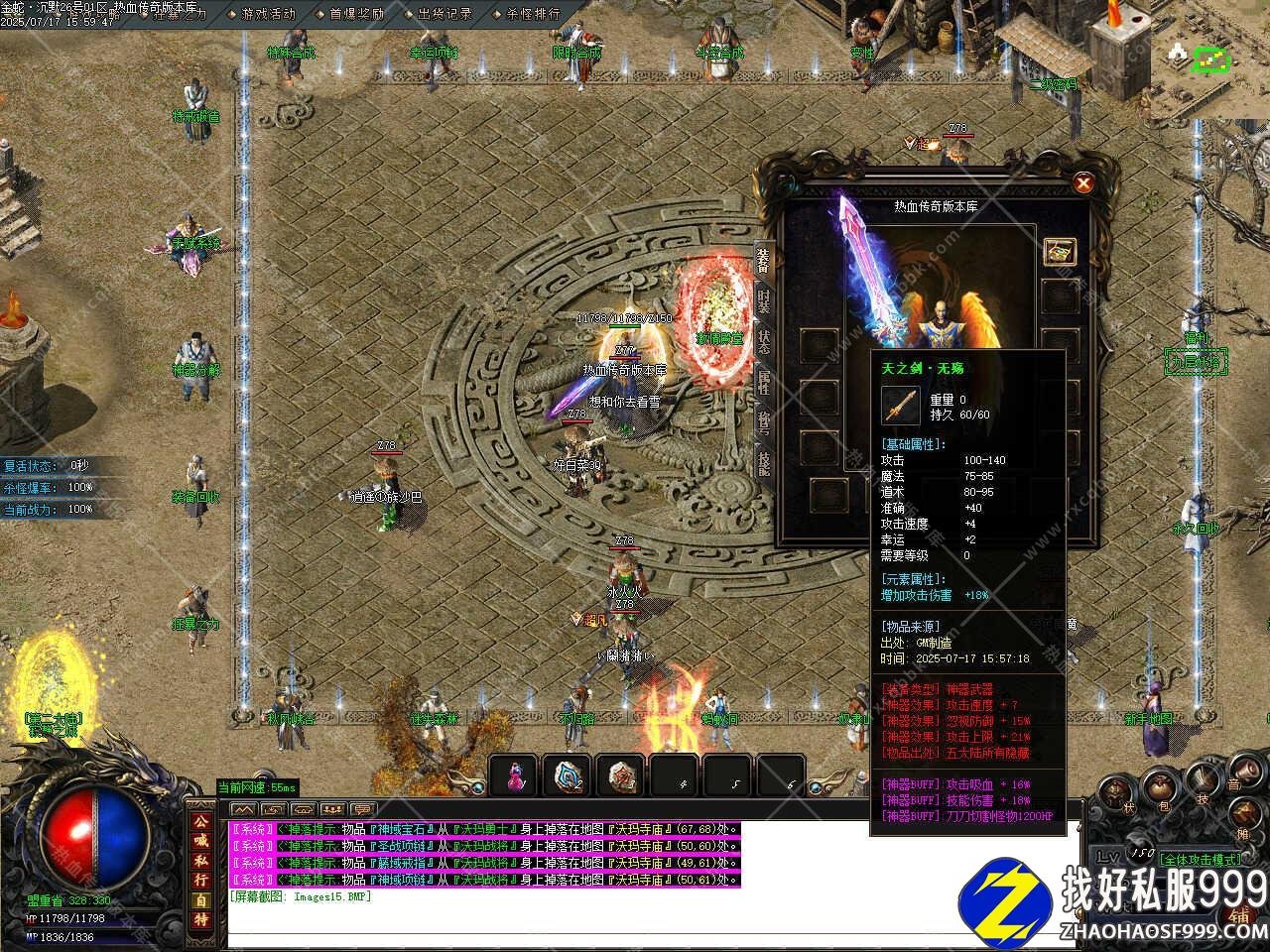This screenshot has height=952, width=1270.
Task: Select the 公 public chat channel
Action: [200, 822]
